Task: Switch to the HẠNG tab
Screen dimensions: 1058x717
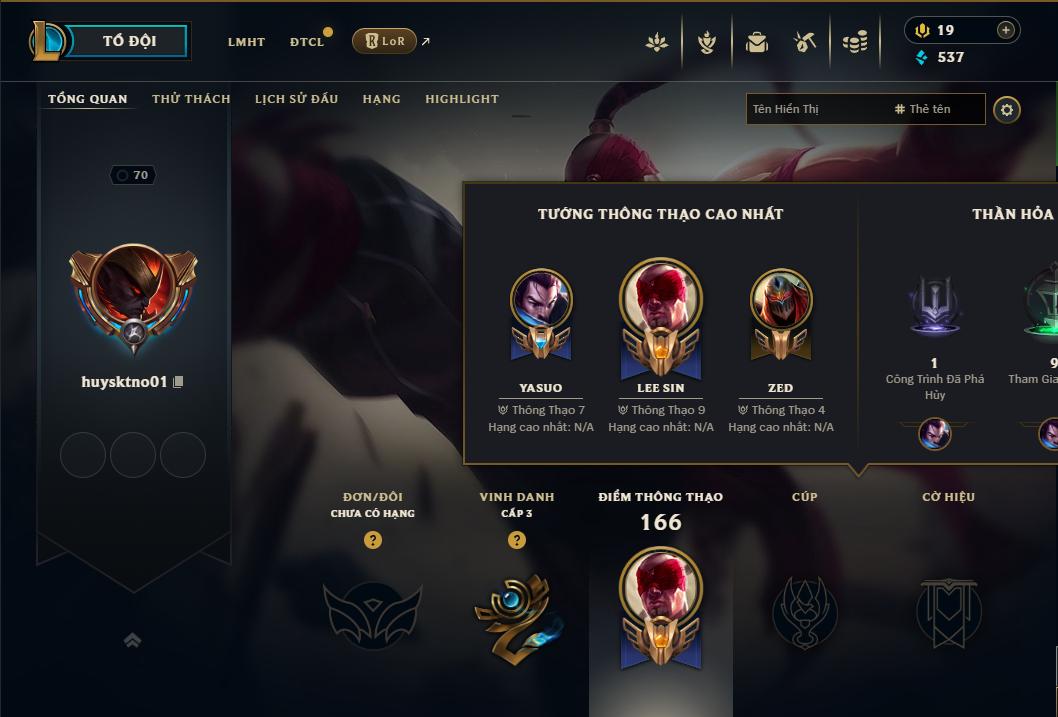Action: (381, 99)
